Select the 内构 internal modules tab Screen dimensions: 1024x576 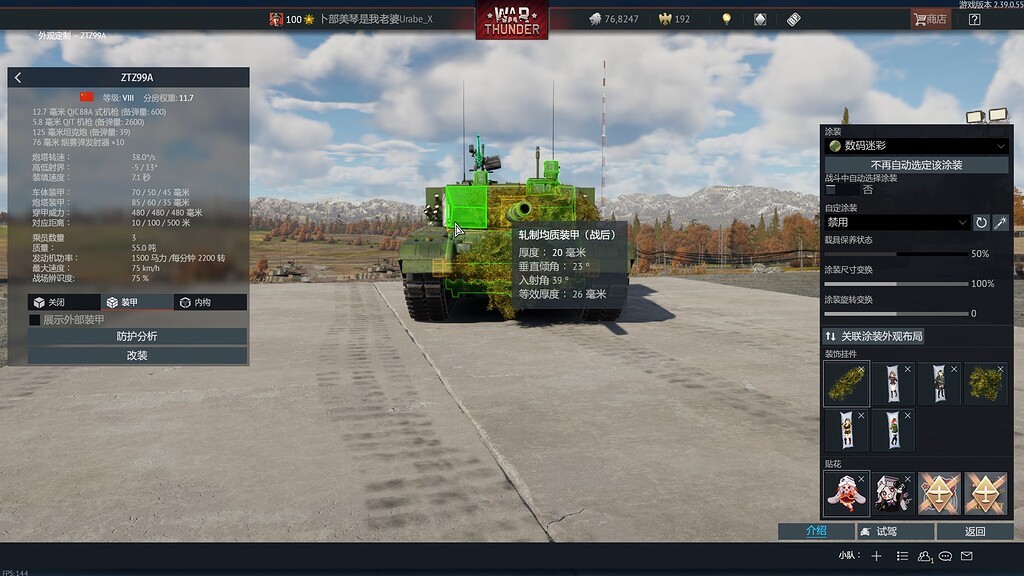(x=210, y=302)
